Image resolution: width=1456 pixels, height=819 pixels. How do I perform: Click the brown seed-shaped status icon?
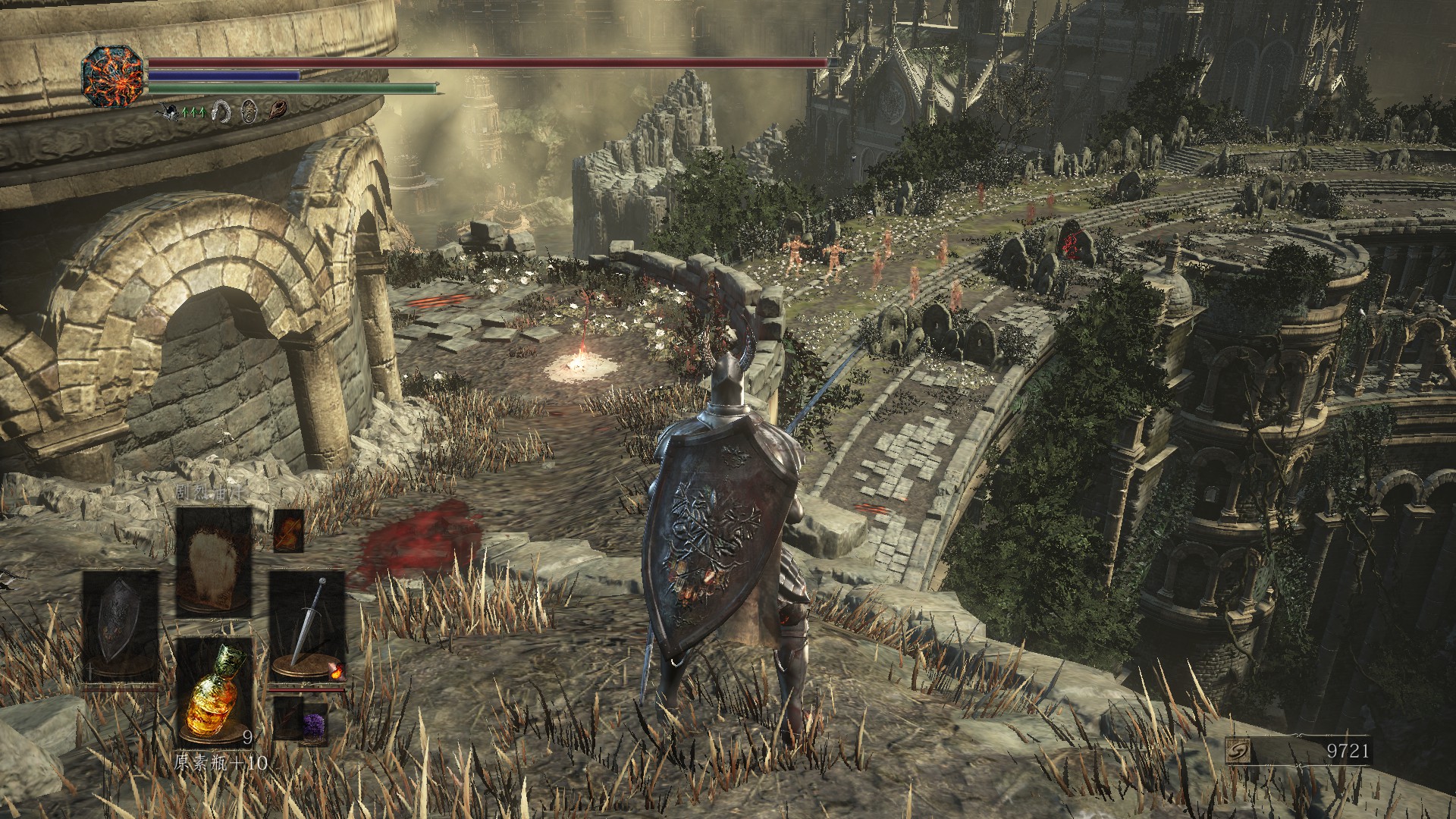click(x=276, y=111)
